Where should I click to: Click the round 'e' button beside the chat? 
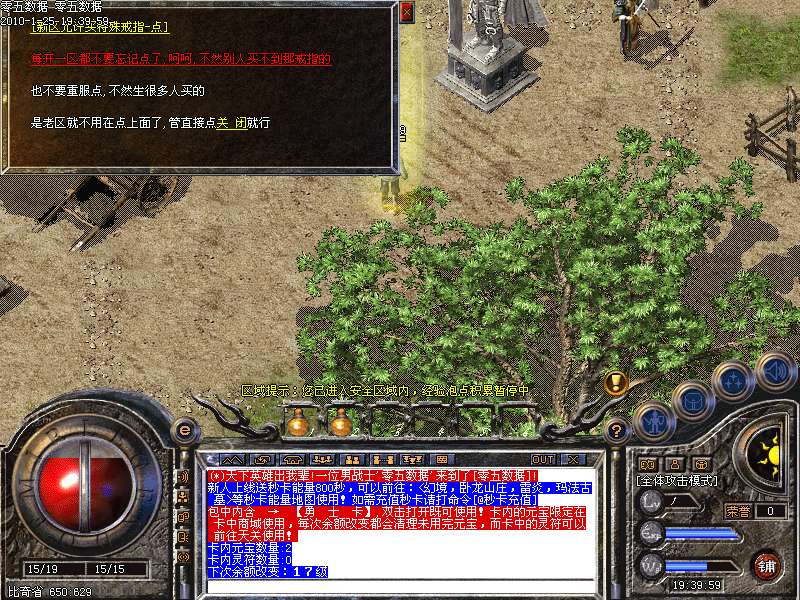click(184, 430)
